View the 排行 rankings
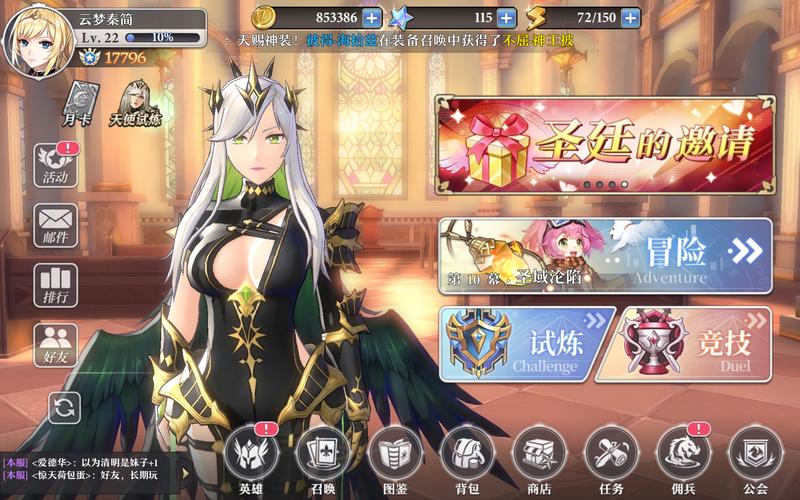Screen dimensions: 800x500 56,285
